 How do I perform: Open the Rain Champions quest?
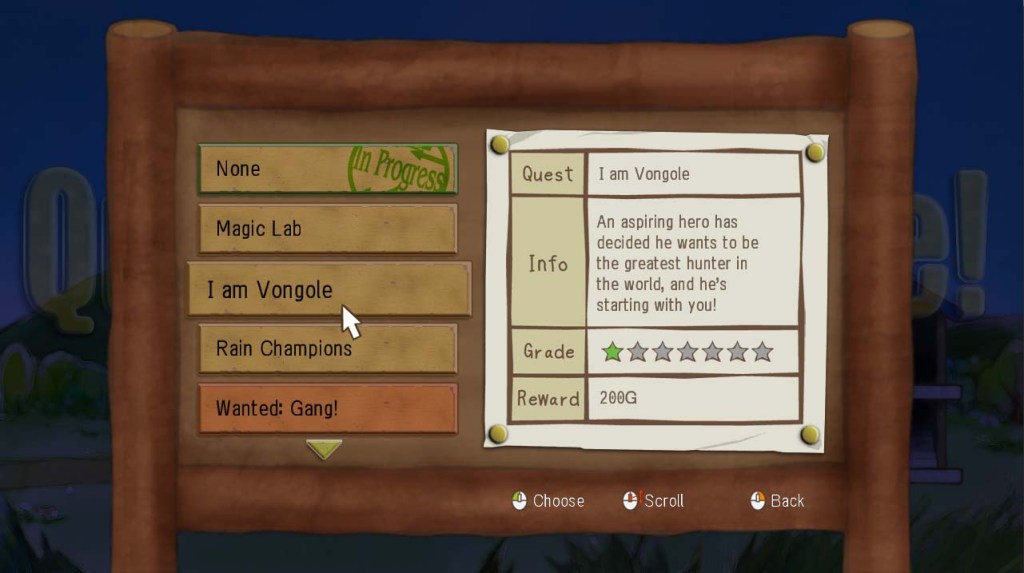point(327,348)
